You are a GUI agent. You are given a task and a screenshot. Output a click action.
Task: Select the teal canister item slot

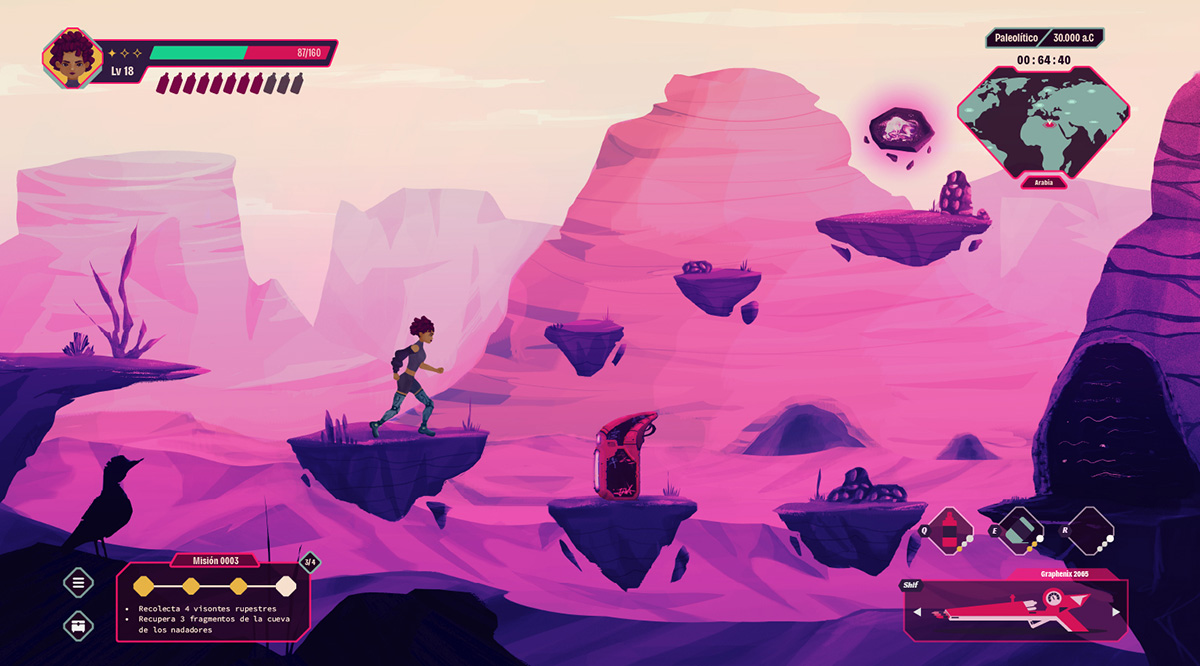[x=1021, y=529]
